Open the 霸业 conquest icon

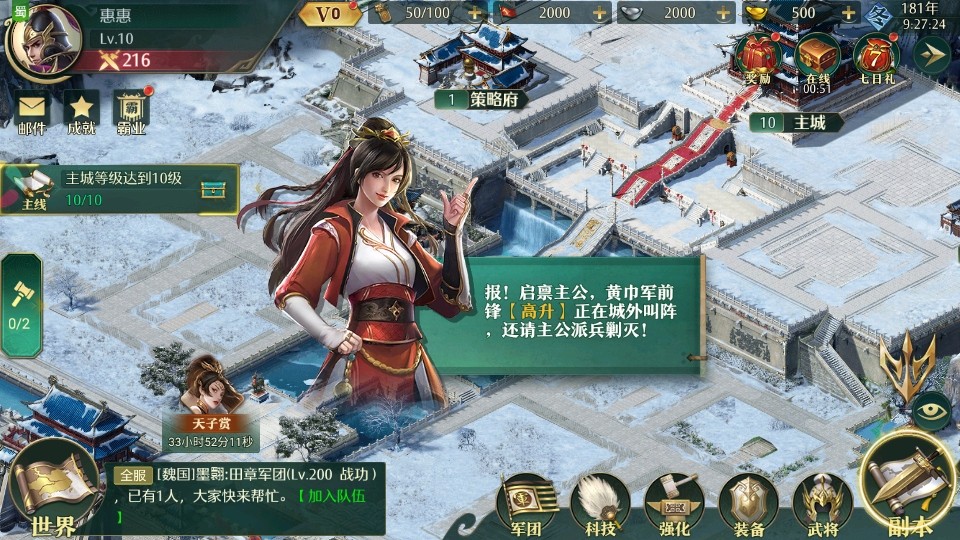tap(131, 109)
